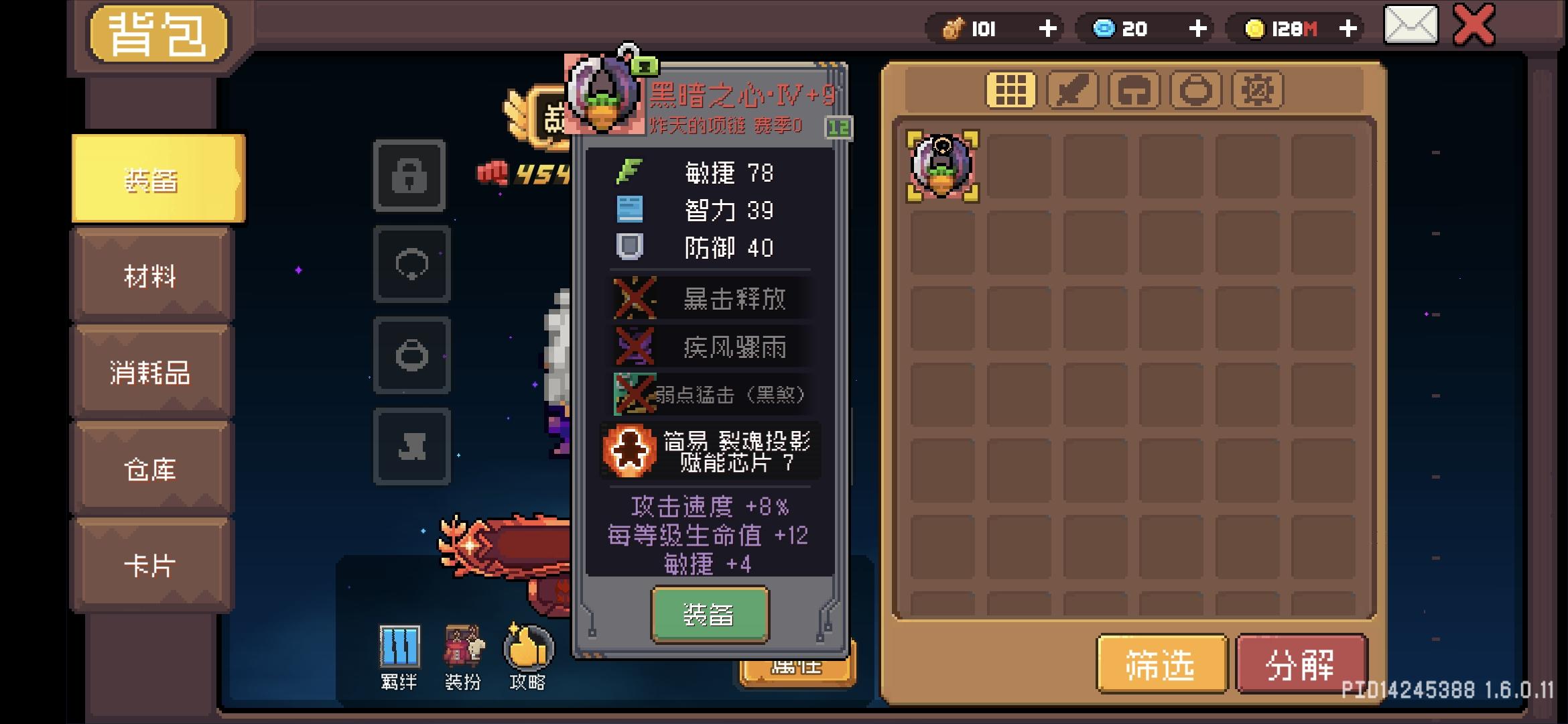This screenshot has width=1568, height=724.
Task: Click the locked equipment slot padlock
Action: click(411, 176)
